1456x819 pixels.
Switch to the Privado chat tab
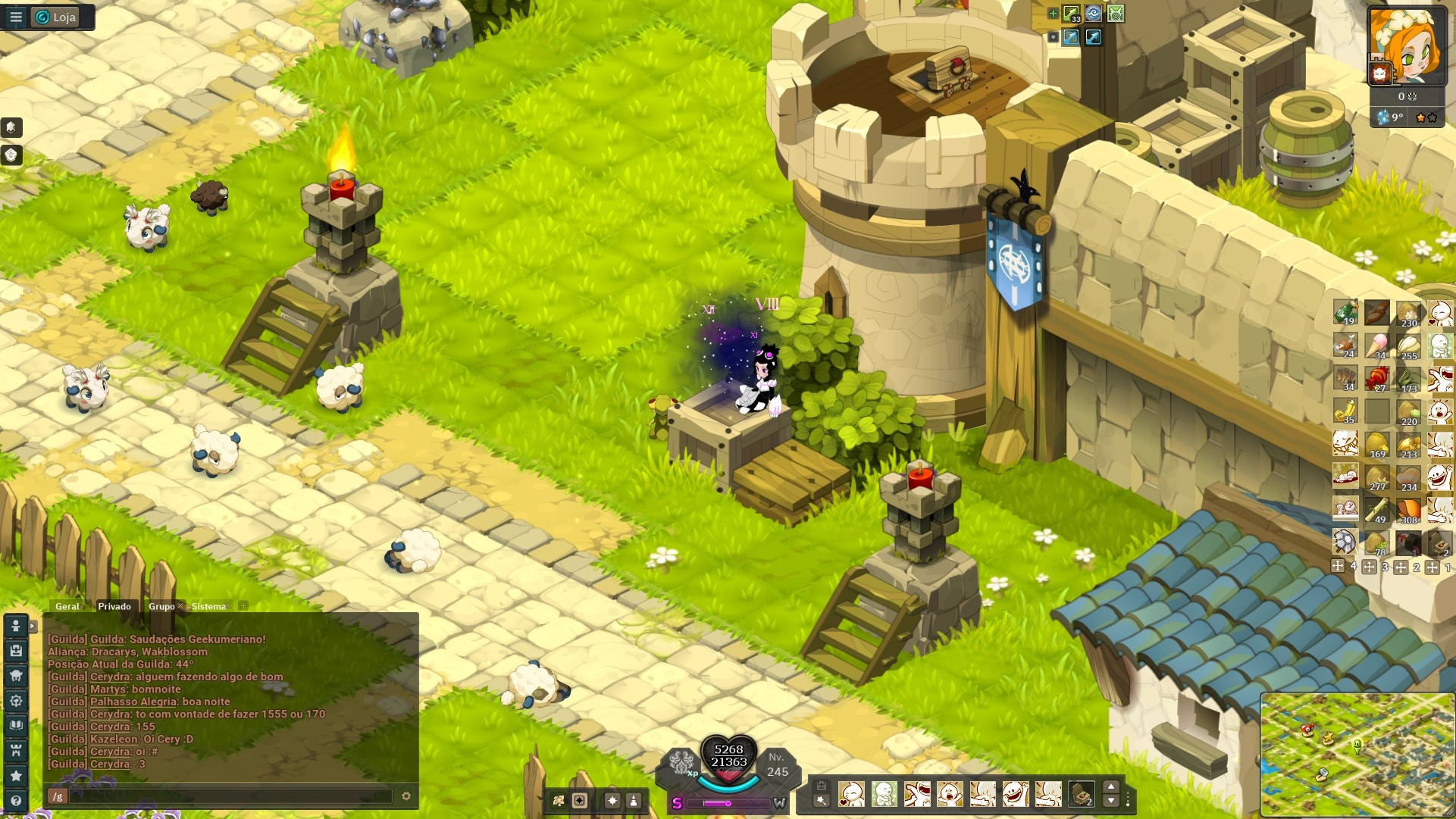coord(115,606)
